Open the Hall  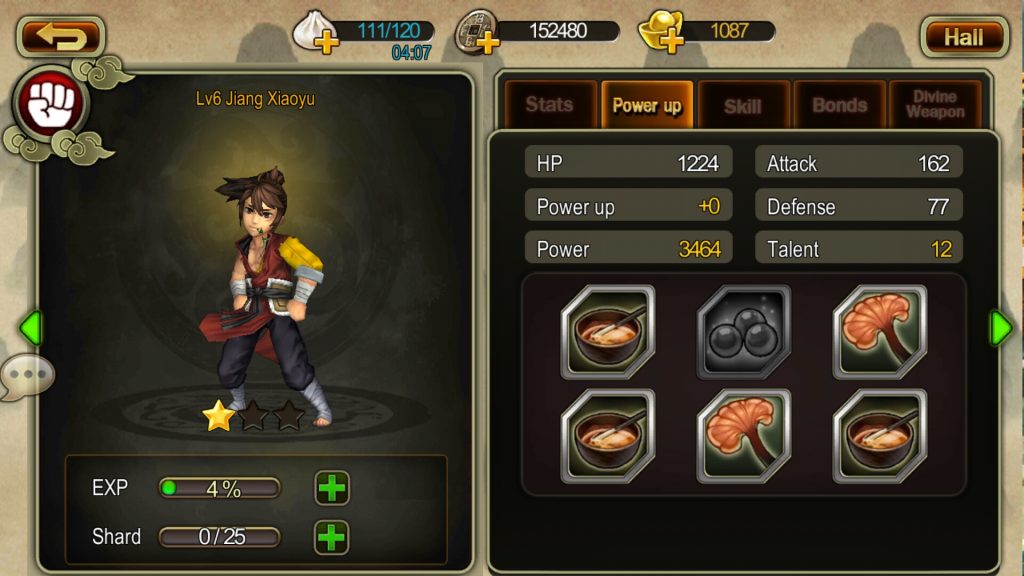963,37
